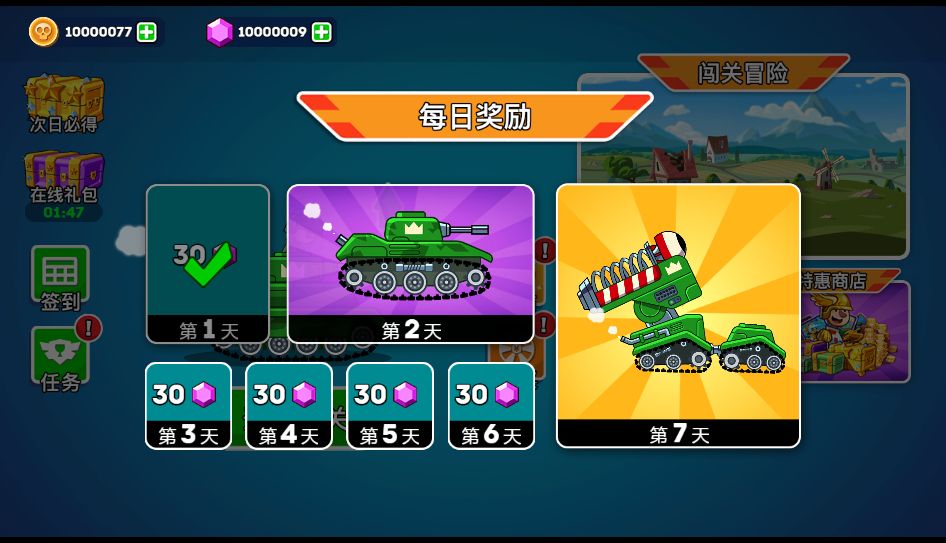Add purple gems with the green plus
This screenshot has width=946, height=543.
coord(321,32)
